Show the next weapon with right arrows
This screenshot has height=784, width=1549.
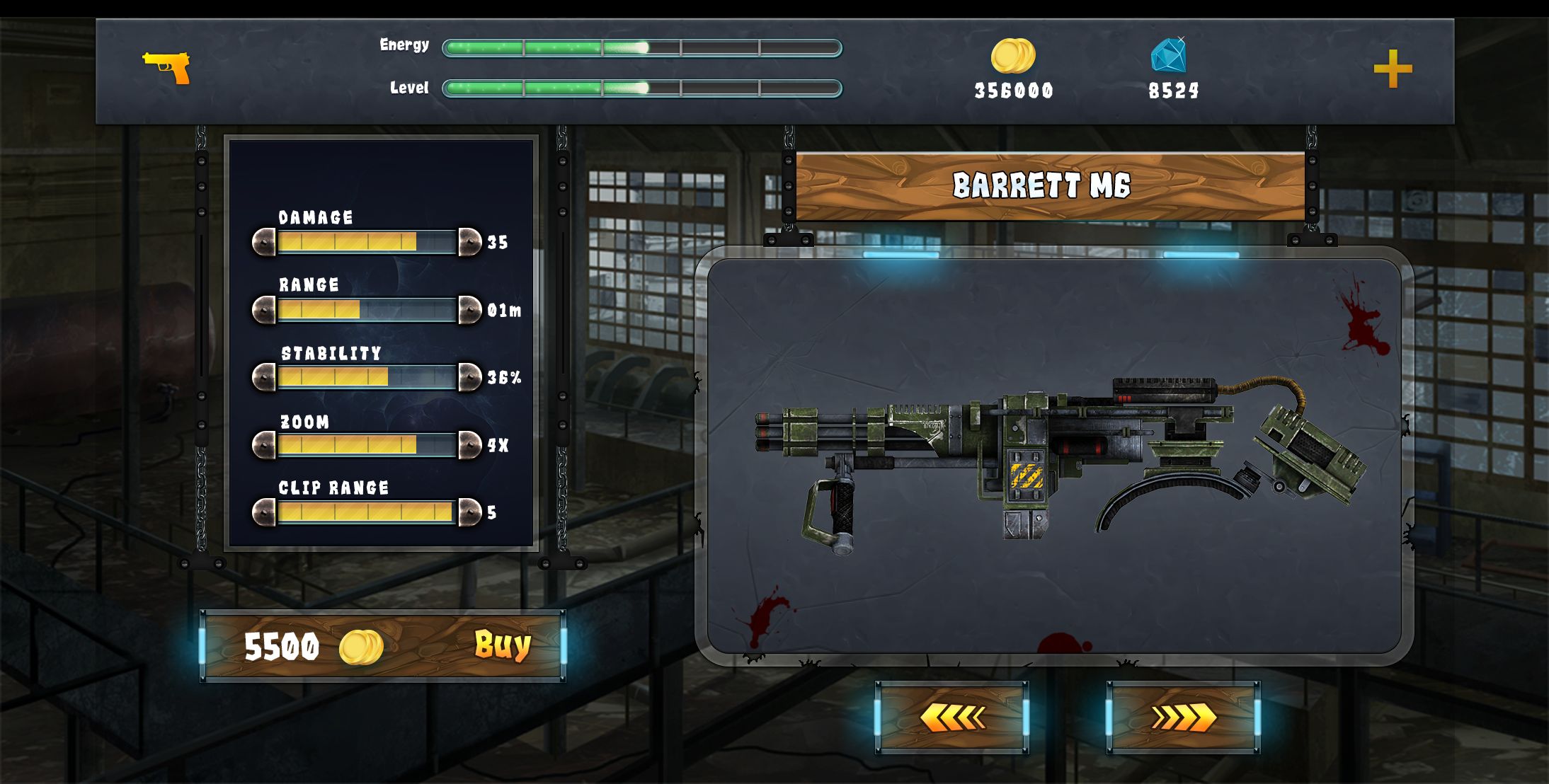(1183, 717)
